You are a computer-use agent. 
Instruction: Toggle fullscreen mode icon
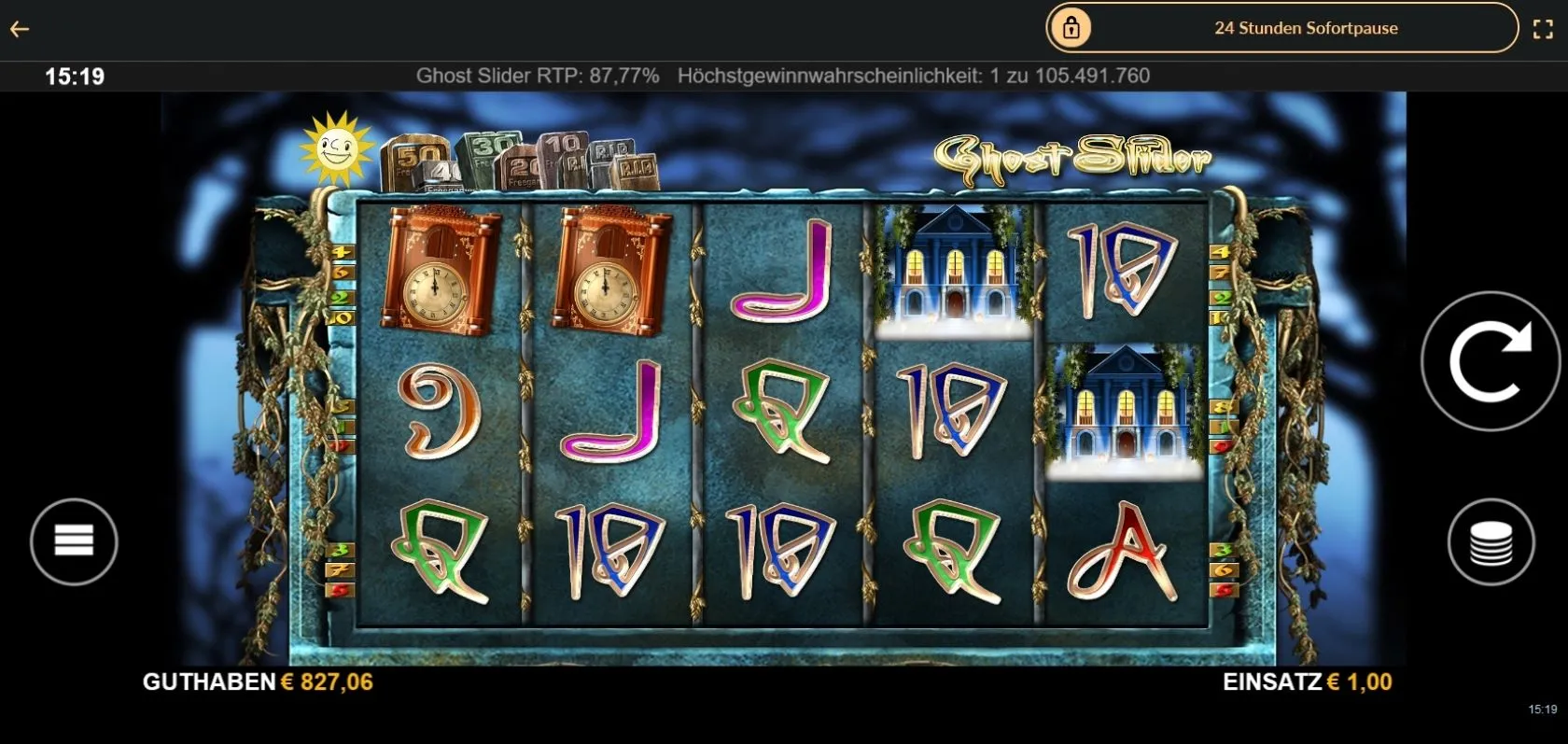click(1543, 29)
